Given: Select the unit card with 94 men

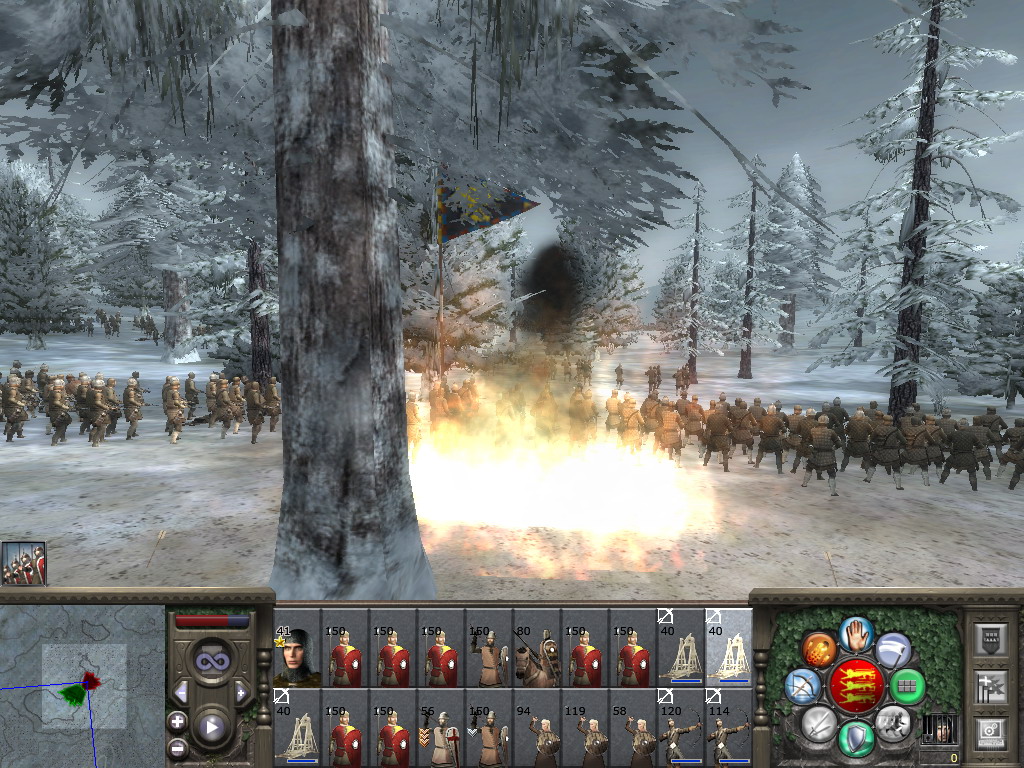Looking at the screenshot, I should [x=536, y=728].
